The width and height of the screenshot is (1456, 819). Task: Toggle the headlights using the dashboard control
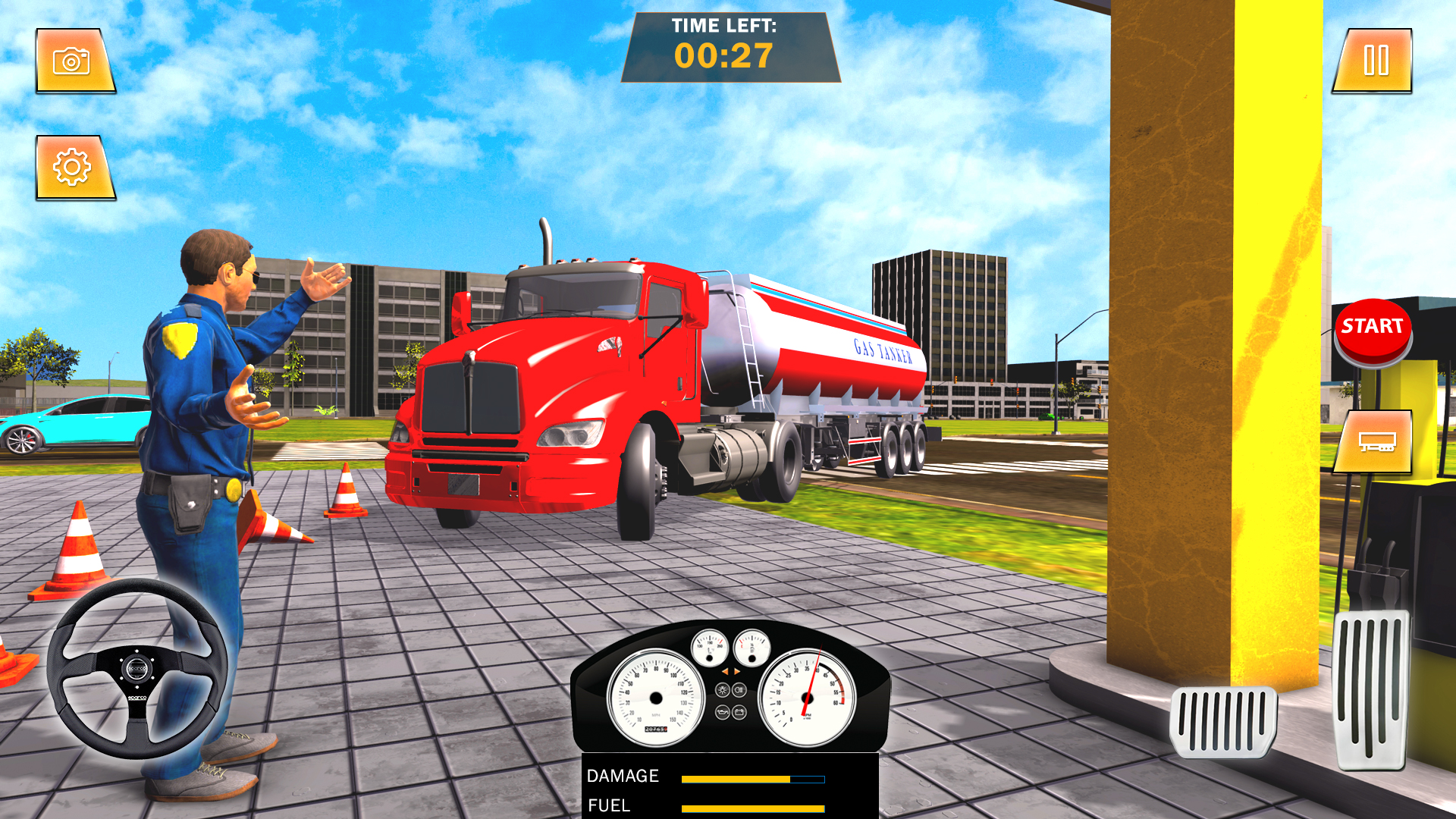tap(739, 689)
